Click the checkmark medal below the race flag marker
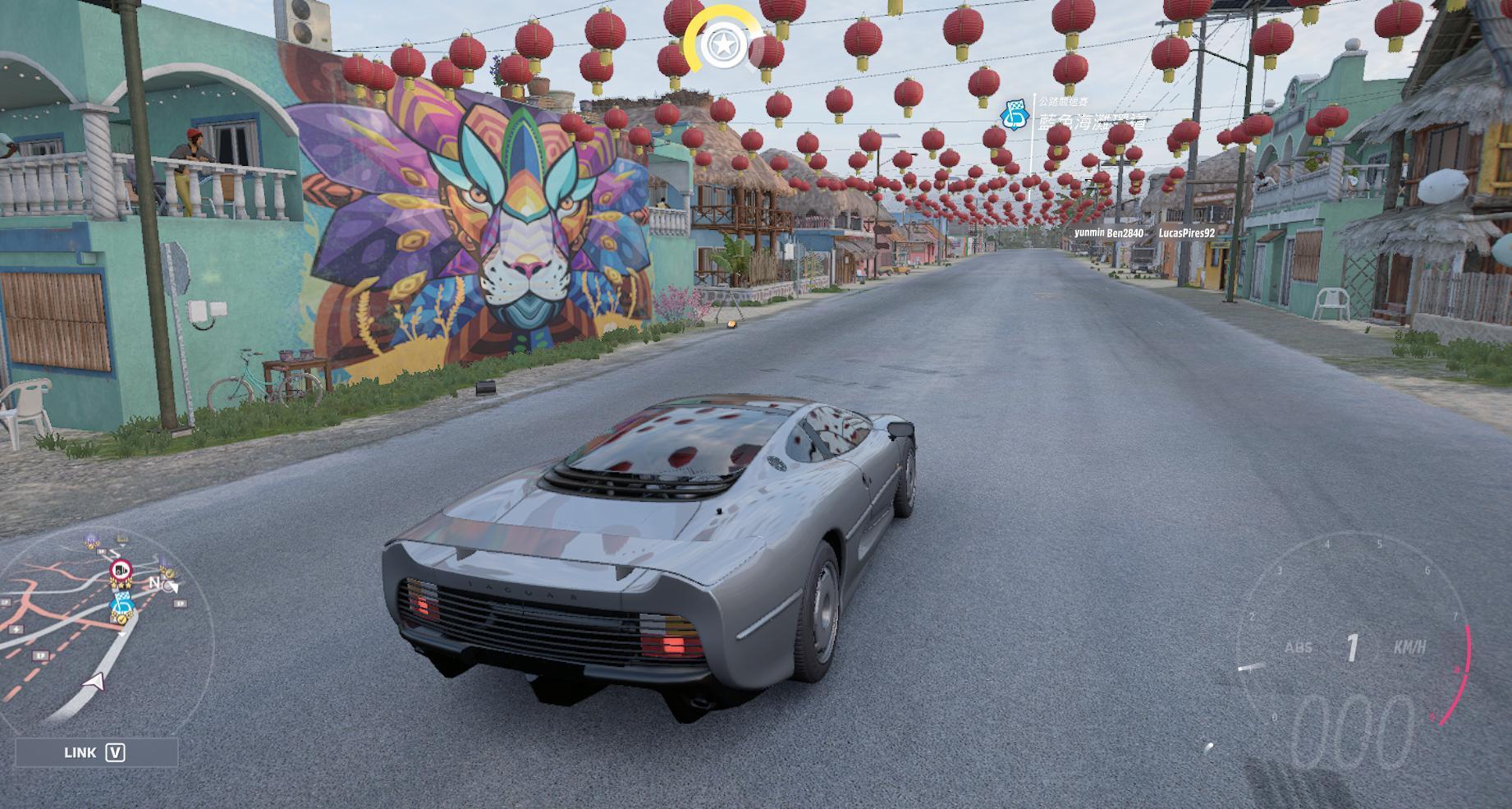 click(x=121, y=618)
